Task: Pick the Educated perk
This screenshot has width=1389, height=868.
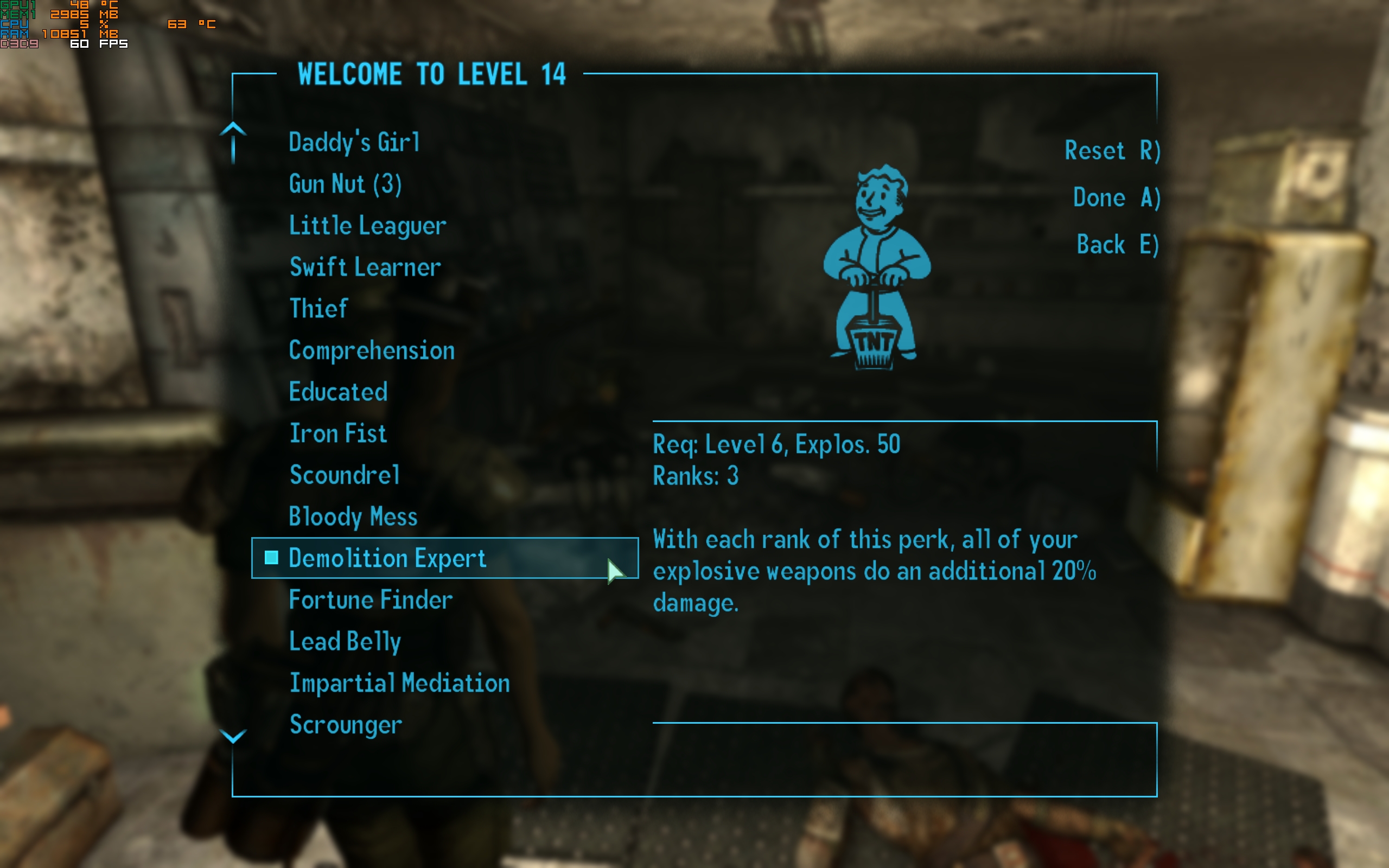Action: [338, 392]
